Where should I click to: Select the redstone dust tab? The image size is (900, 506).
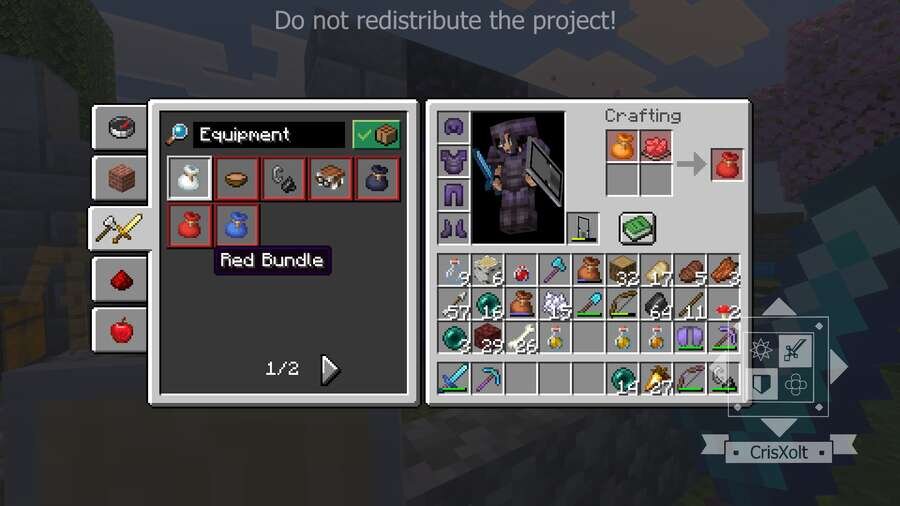(x=120, y=279)
